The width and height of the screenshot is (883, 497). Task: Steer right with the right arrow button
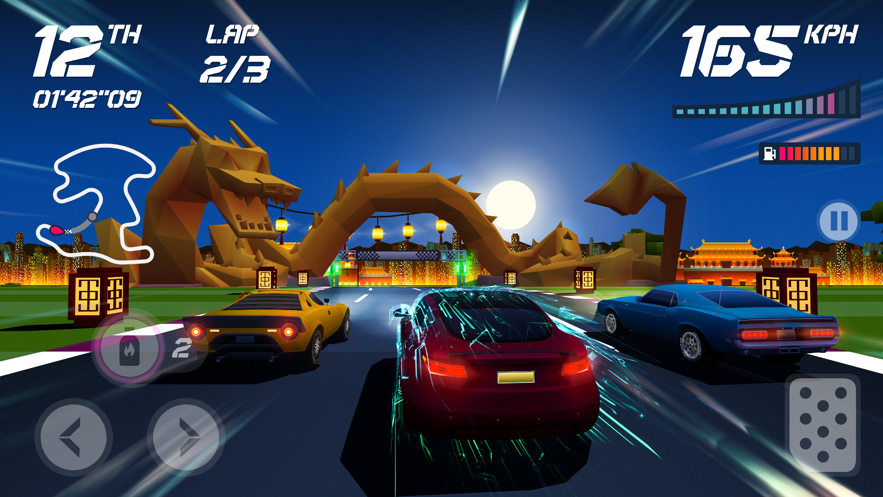point(185,436)
